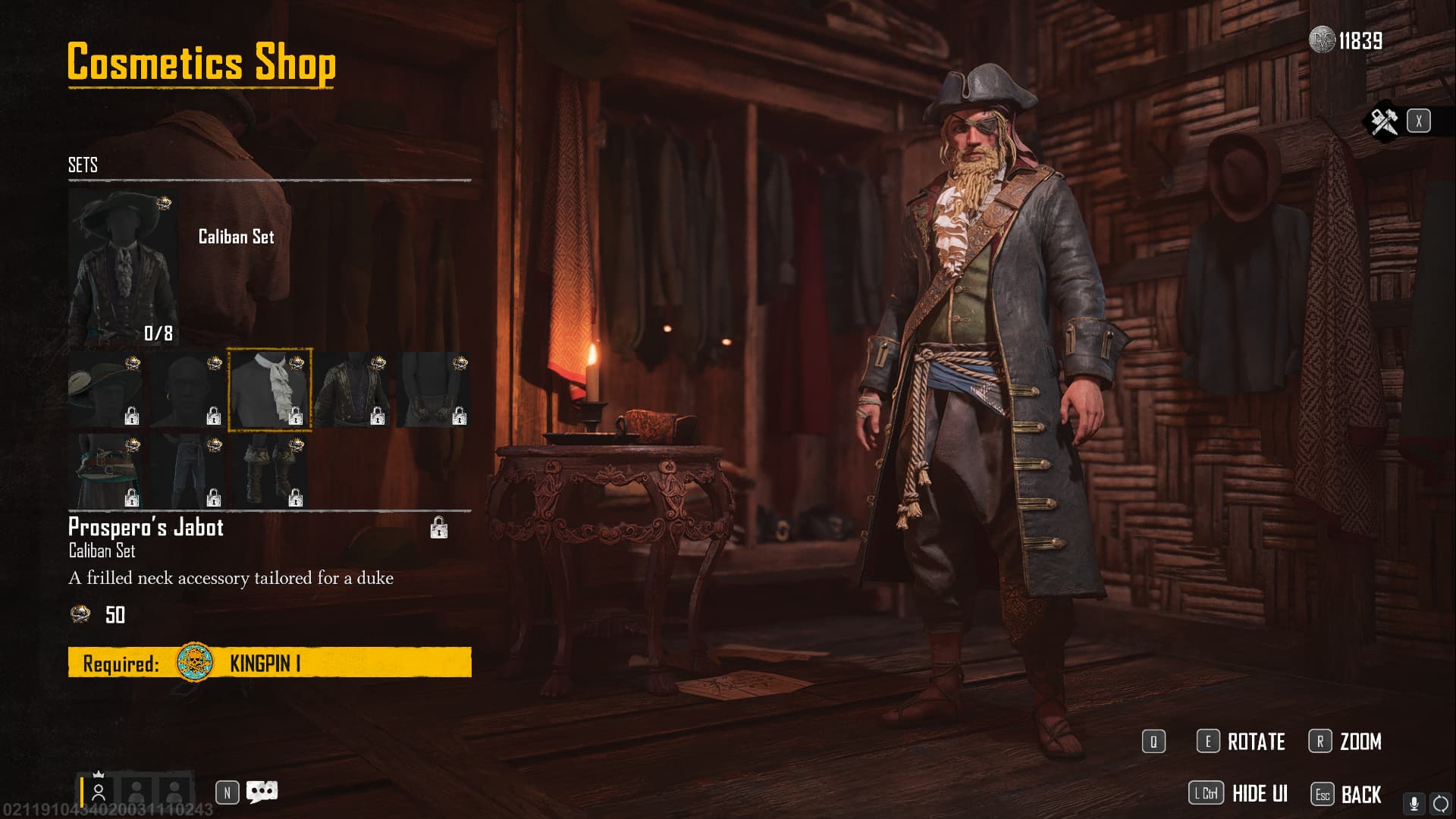Select the feathered hat item tile
1456x819 pixels.
coord(105,390)
